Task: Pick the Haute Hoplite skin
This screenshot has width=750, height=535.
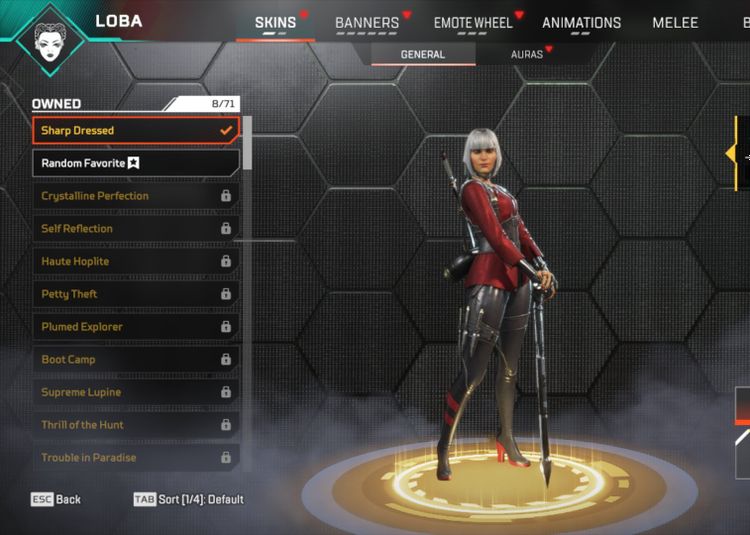Action: [136, 262]
